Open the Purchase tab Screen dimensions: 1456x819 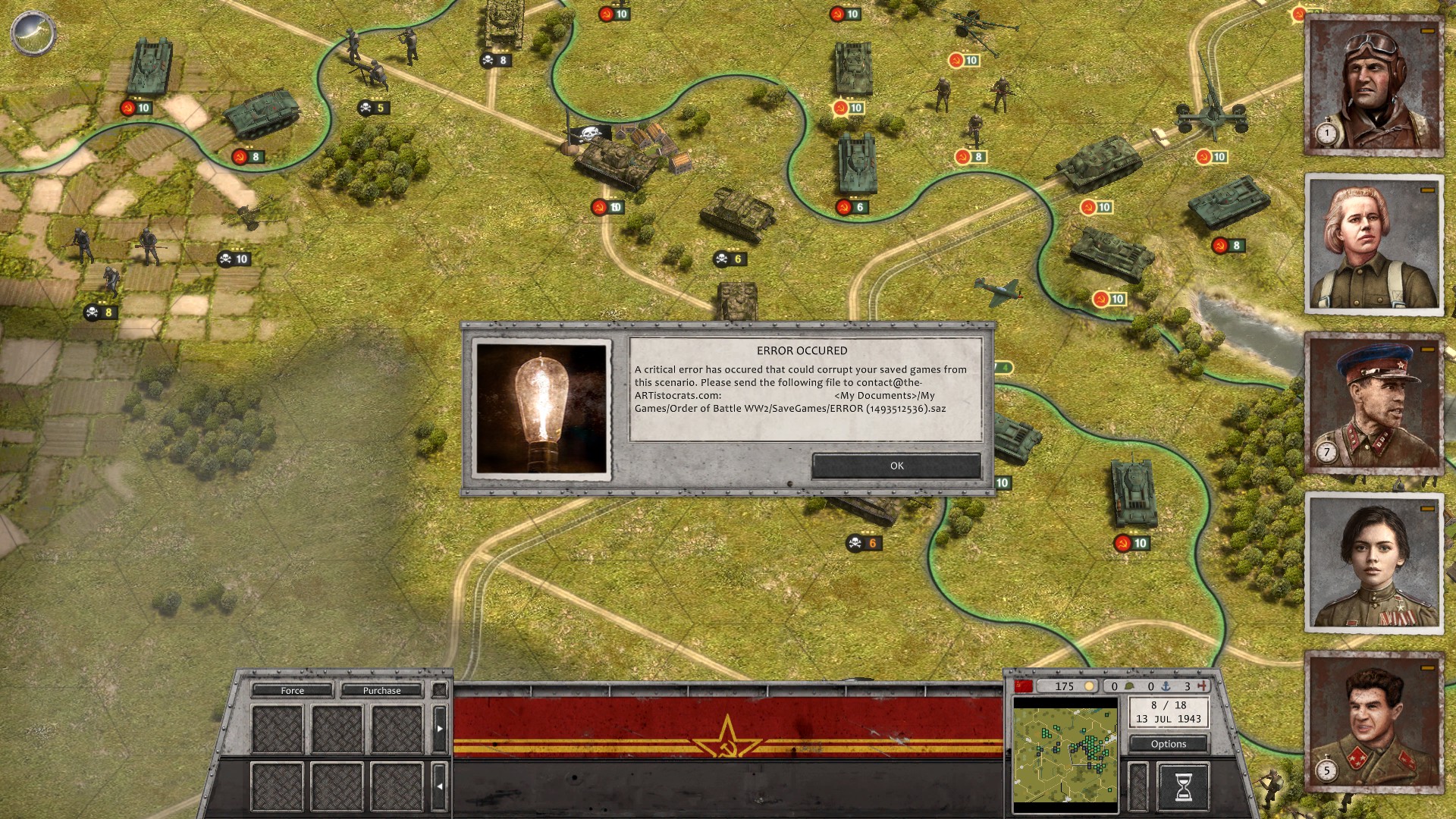381,690
